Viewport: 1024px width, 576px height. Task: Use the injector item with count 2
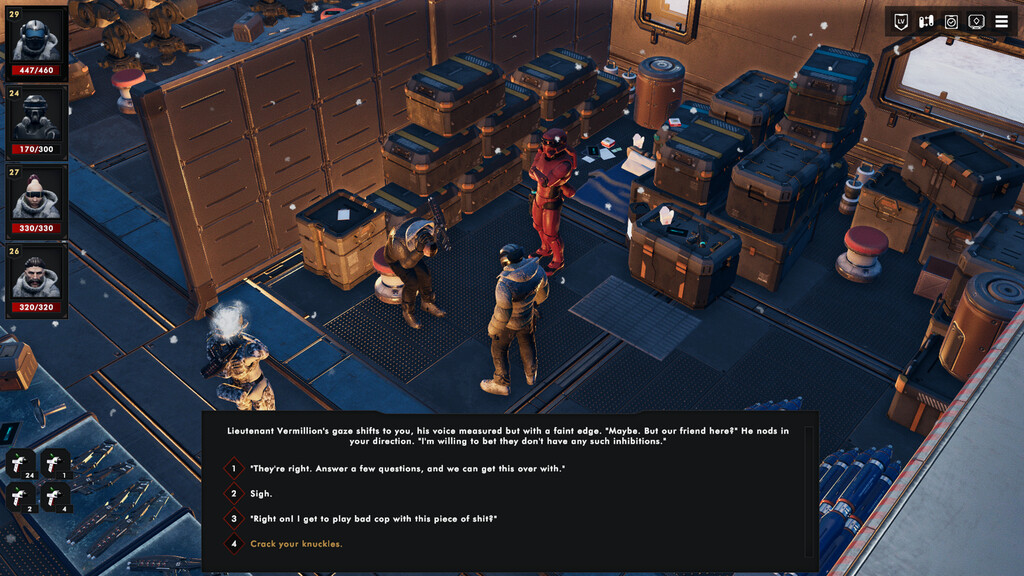pos(22,497)
